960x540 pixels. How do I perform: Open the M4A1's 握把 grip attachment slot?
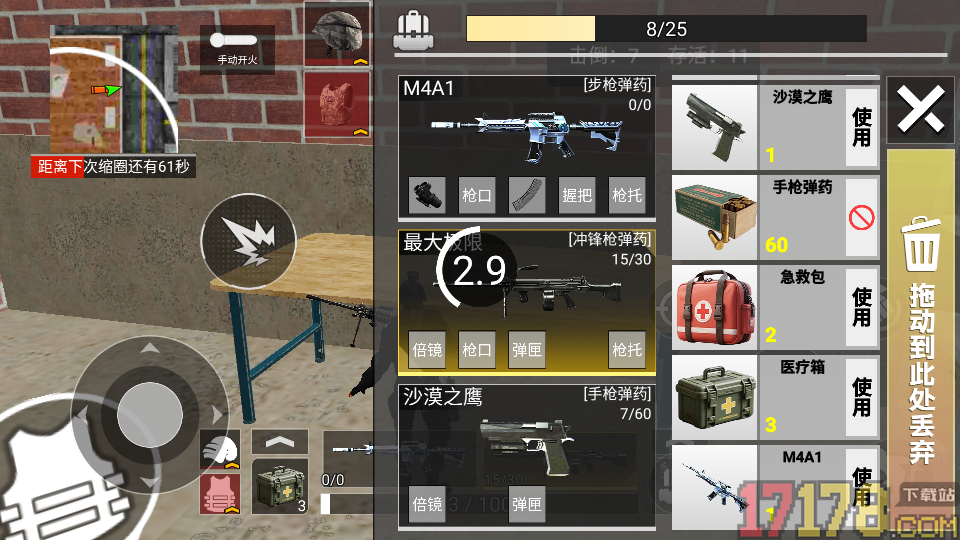coord(577,195)
